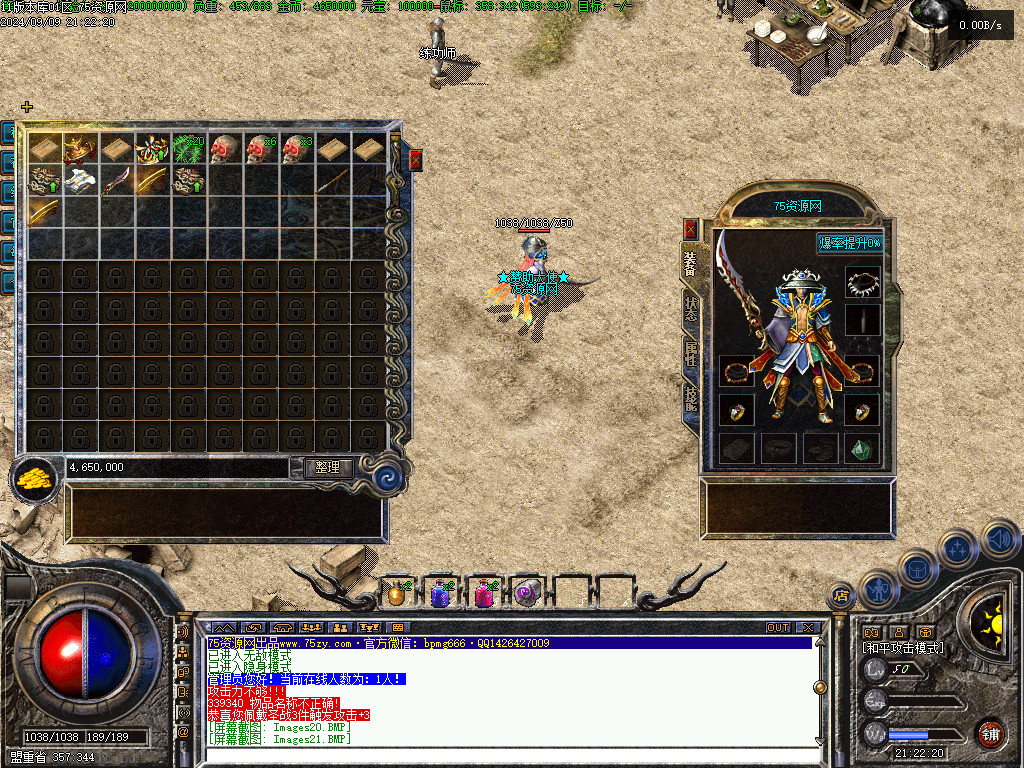The width and height of the screenshot is (1024, 768).
Task: Open the 属性 attributes tab
Action: [x=691, y=354]
